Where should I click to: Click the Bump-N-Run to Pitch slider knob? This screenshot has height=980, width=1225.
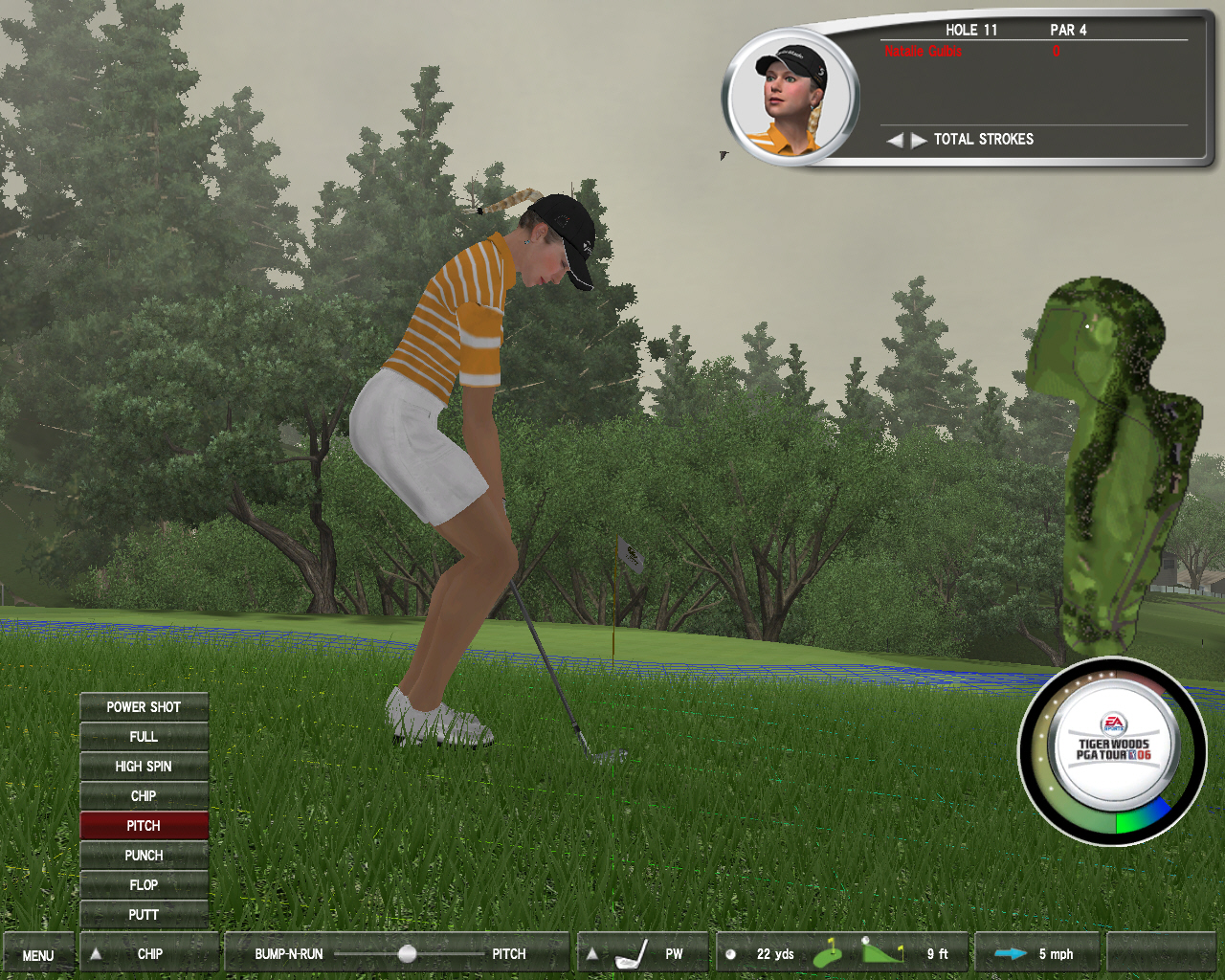point(407,954)
